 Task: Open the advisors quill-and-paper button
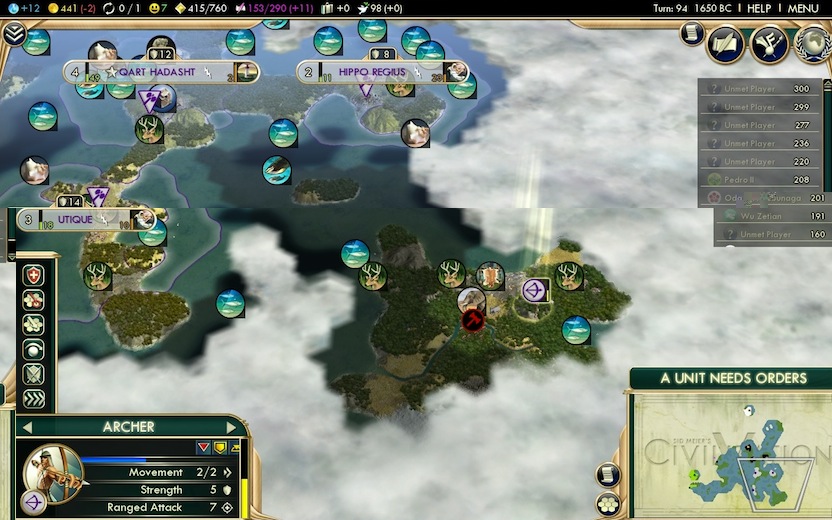pyautogui.click(x=726, y=43)
